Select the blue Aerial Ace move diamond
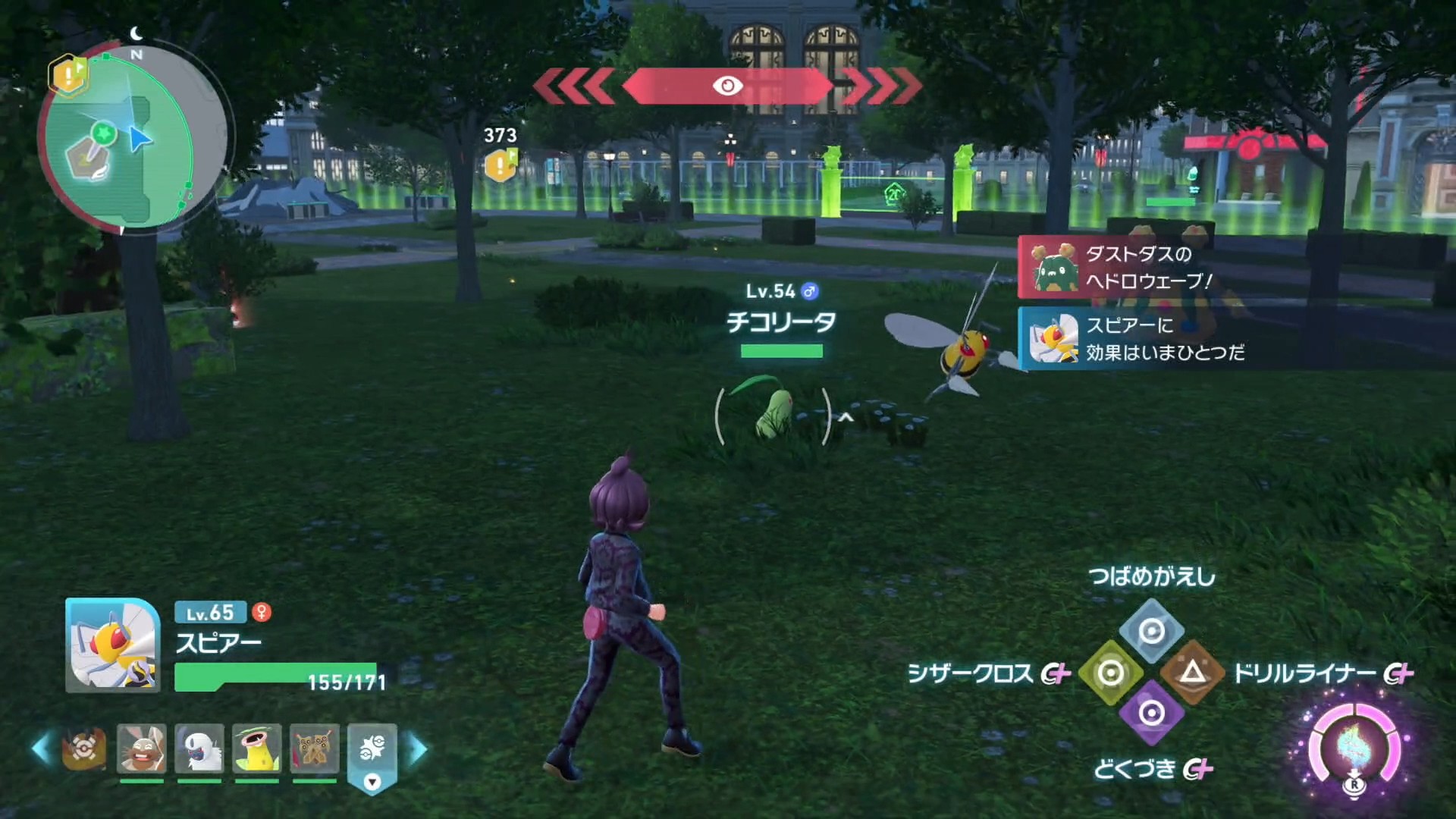1456x819 pixels. pyautogui.click(x=1150, y=632)
